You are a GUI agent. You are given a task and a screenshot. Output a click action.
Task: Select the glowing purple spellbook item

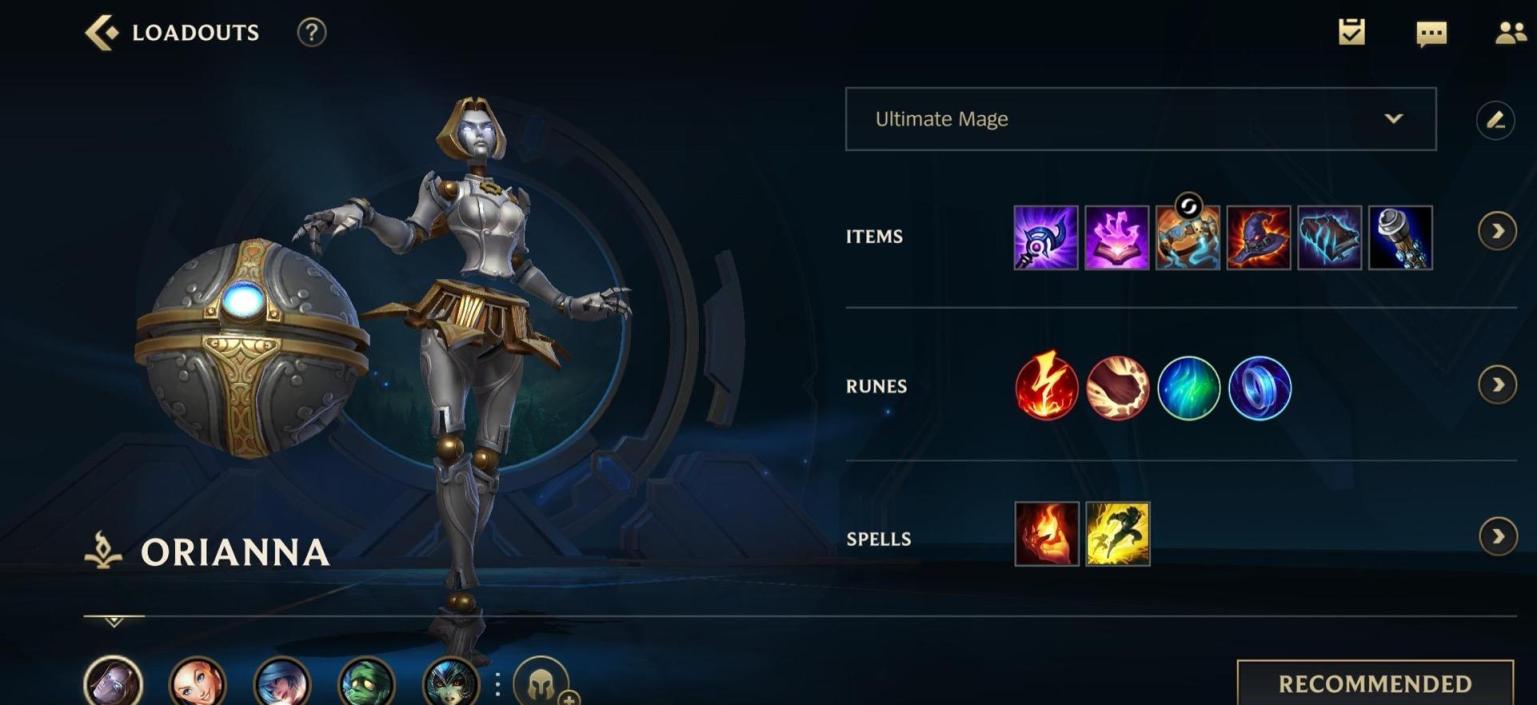(1117, 238)
